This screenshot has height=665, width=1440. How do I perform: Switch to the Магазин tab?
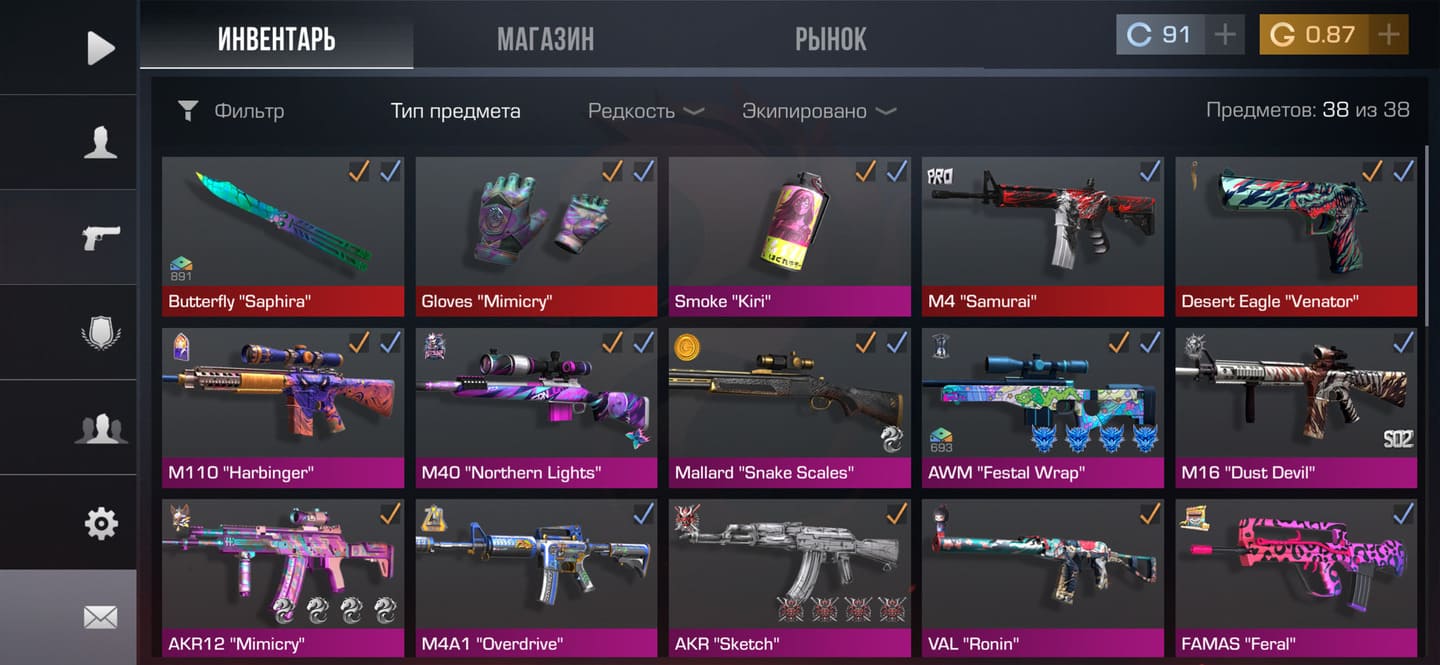pos(545,39)
